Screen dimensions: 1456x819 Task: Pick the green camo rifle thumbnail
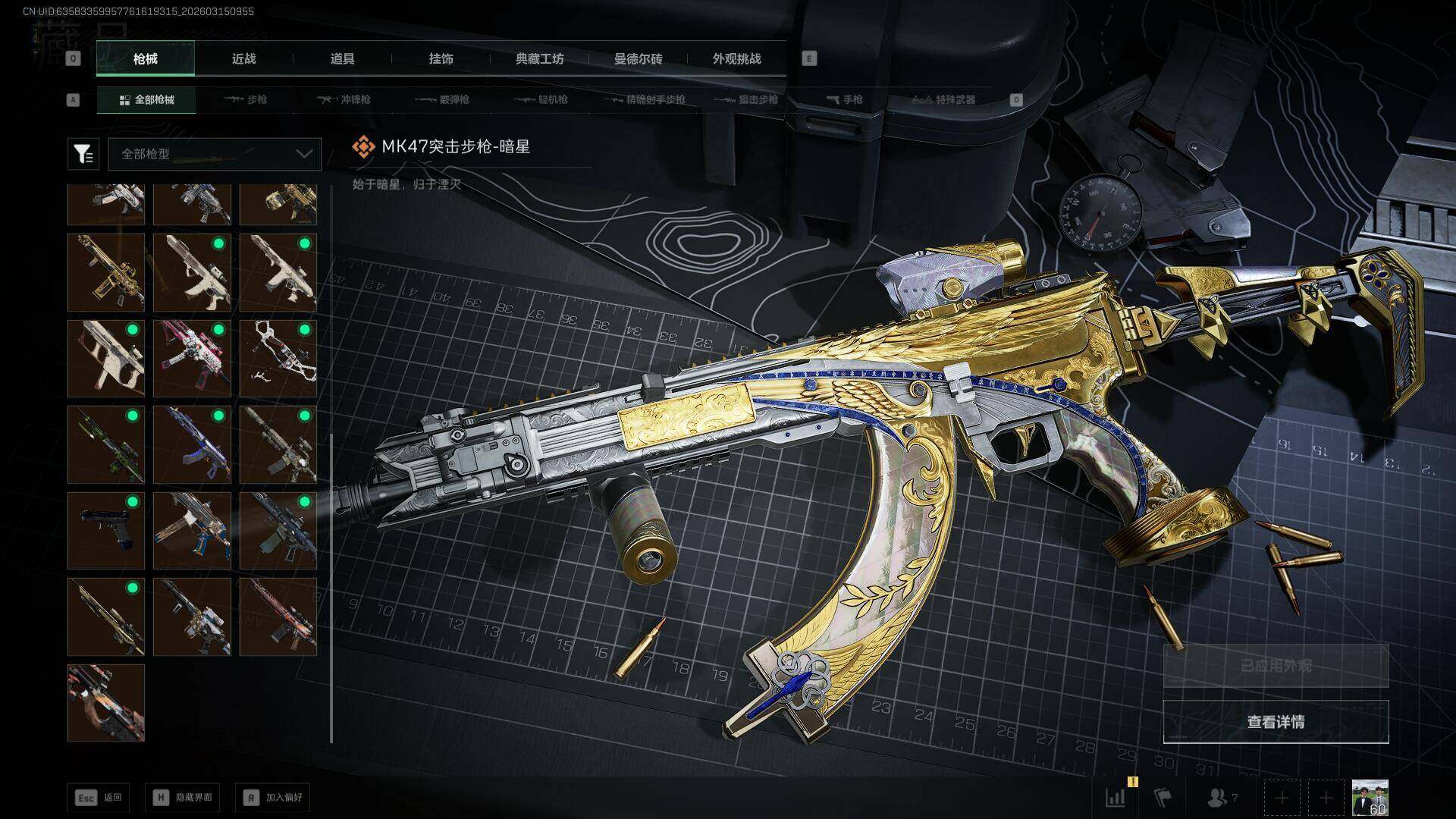click(105, 444)
